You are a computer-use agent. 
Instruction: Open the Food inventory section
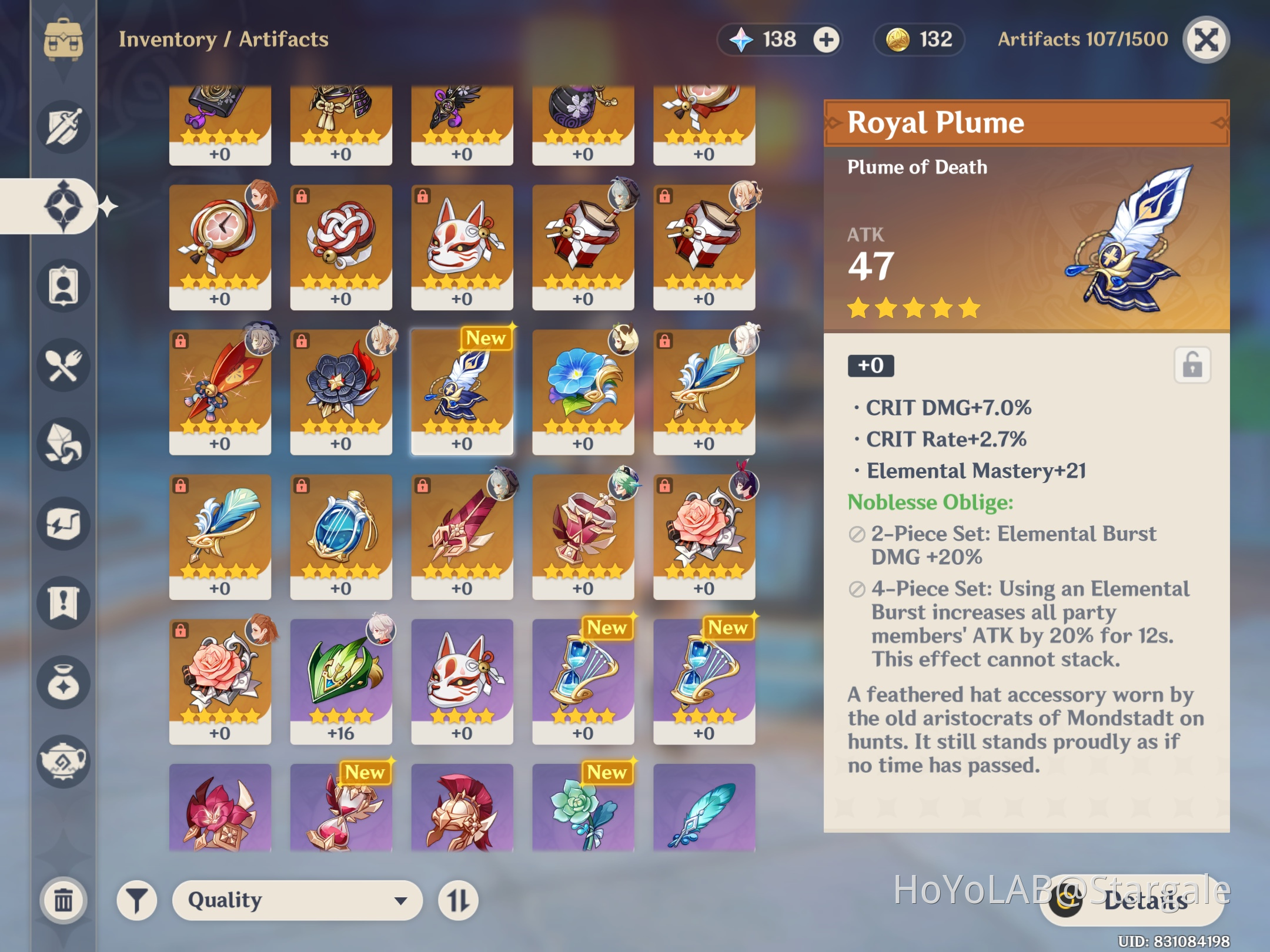63,366
